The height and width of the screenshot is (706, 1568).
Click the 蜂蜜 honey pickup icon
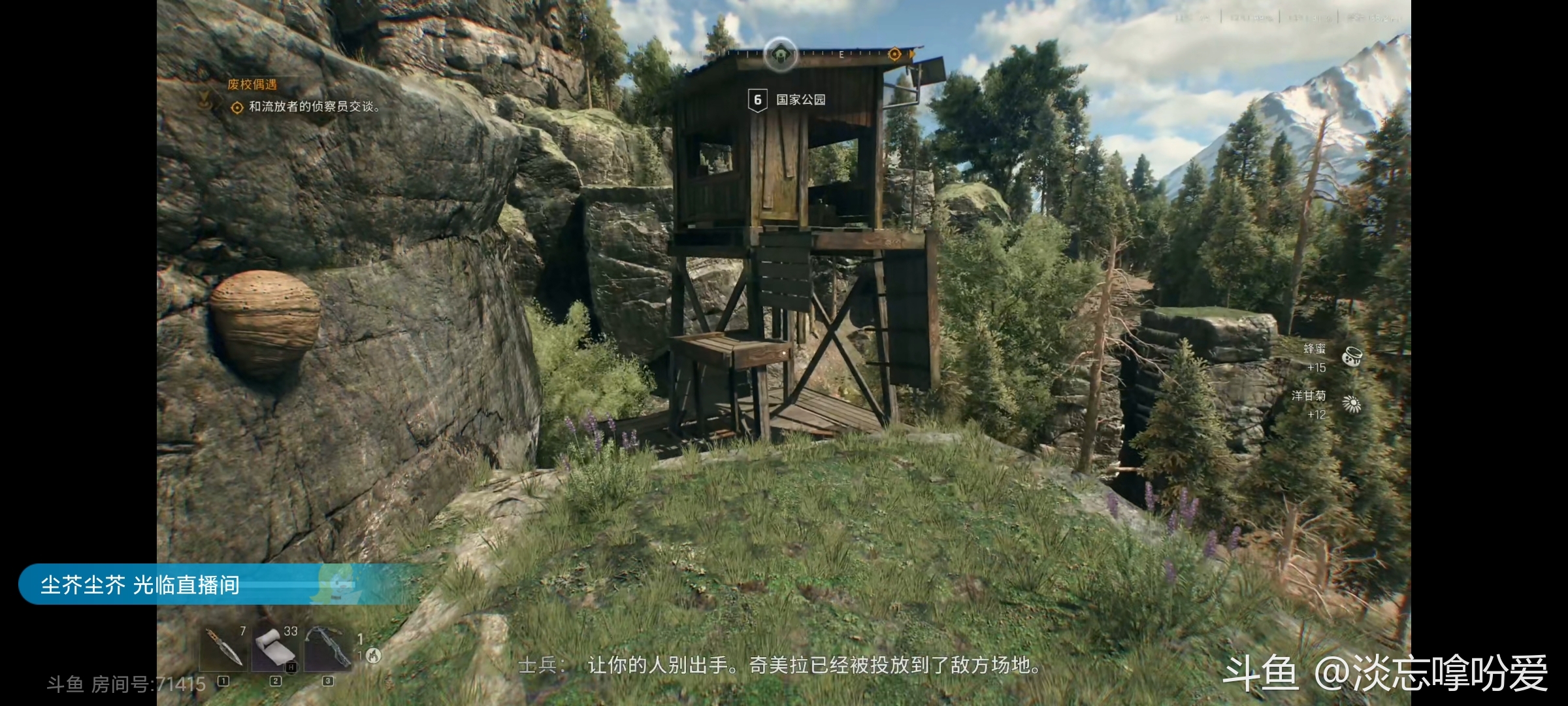click(1352, 357)
